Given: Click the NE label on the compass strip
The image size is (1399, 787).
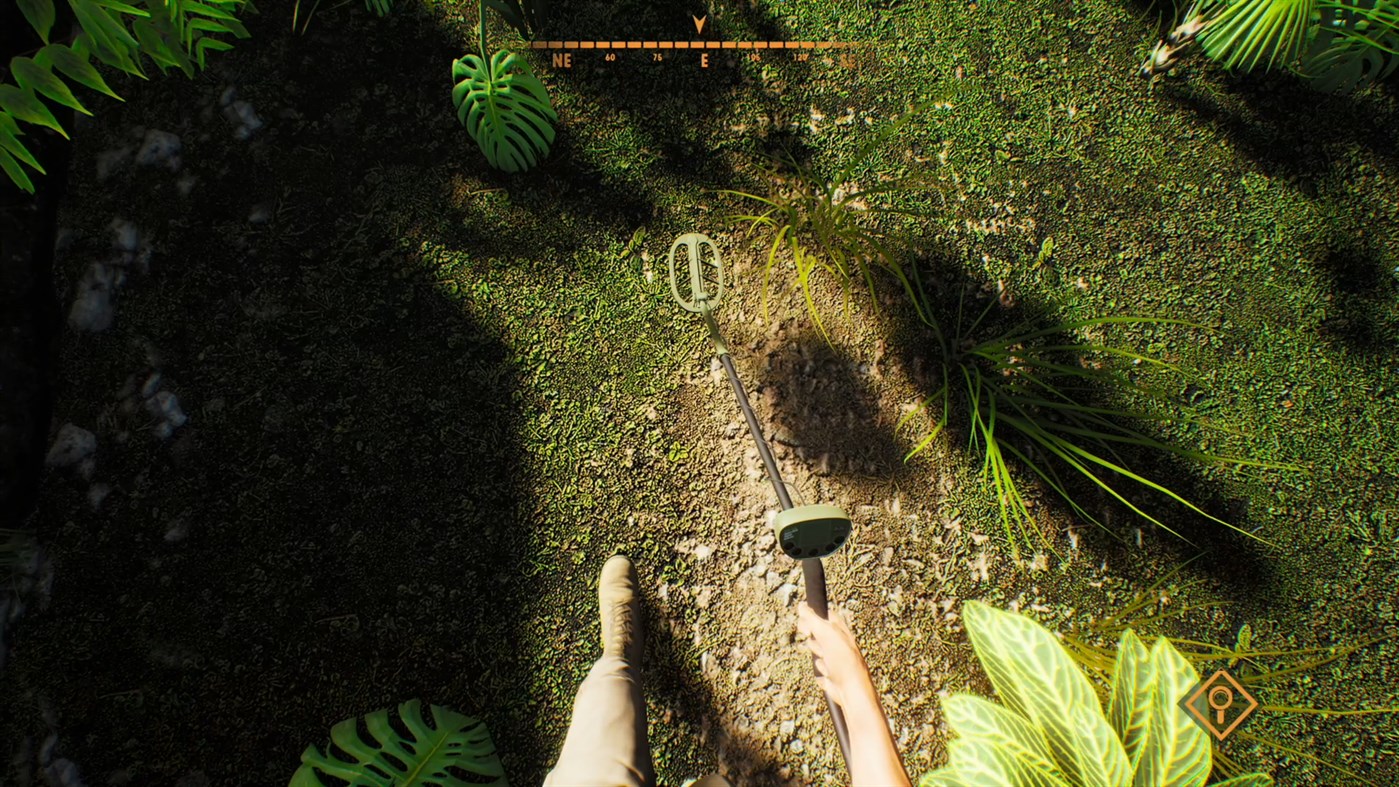Looking at the screenshot, I should [562, 60].
